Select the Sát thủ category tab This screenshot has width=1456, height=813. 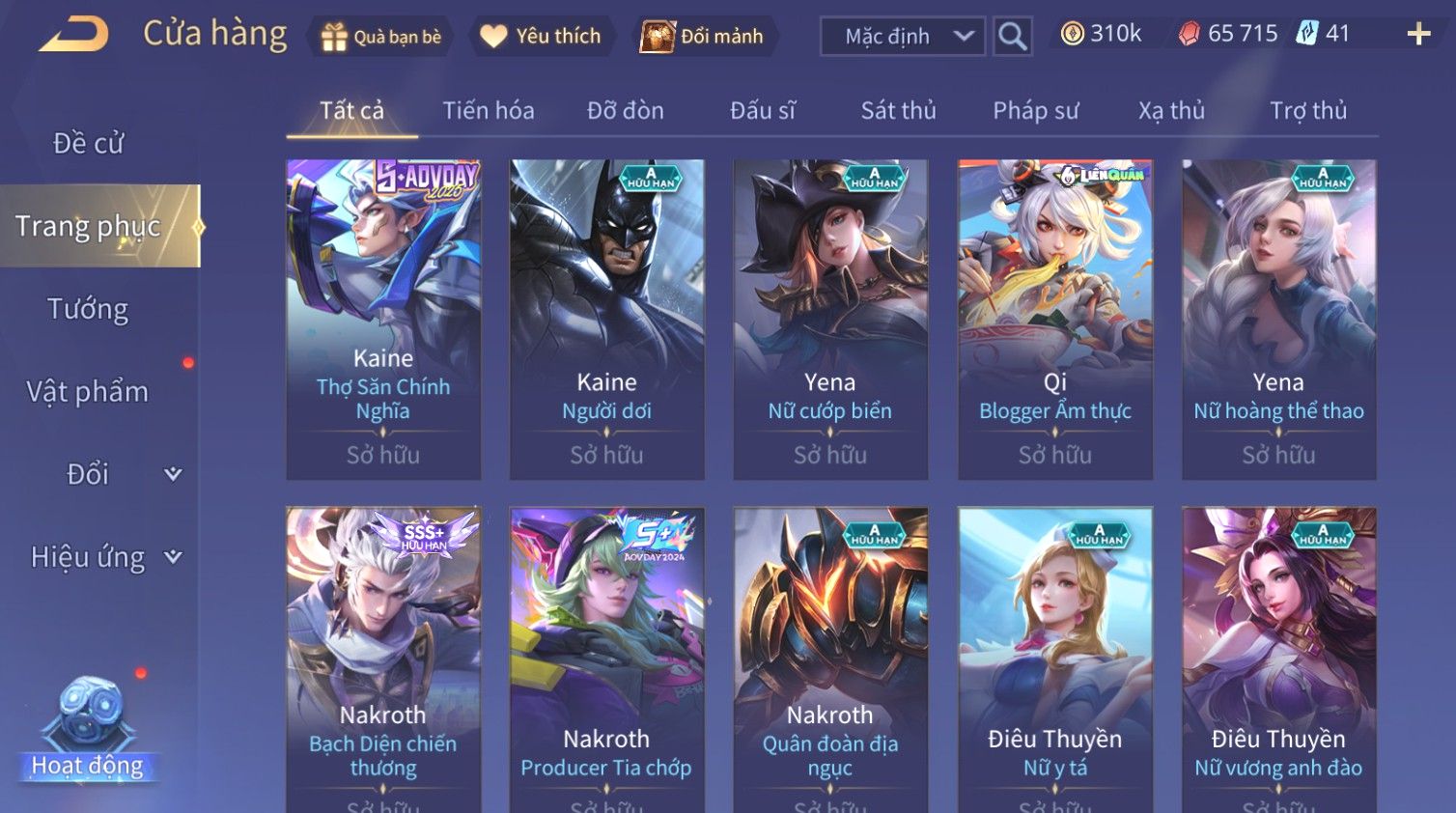898,111
